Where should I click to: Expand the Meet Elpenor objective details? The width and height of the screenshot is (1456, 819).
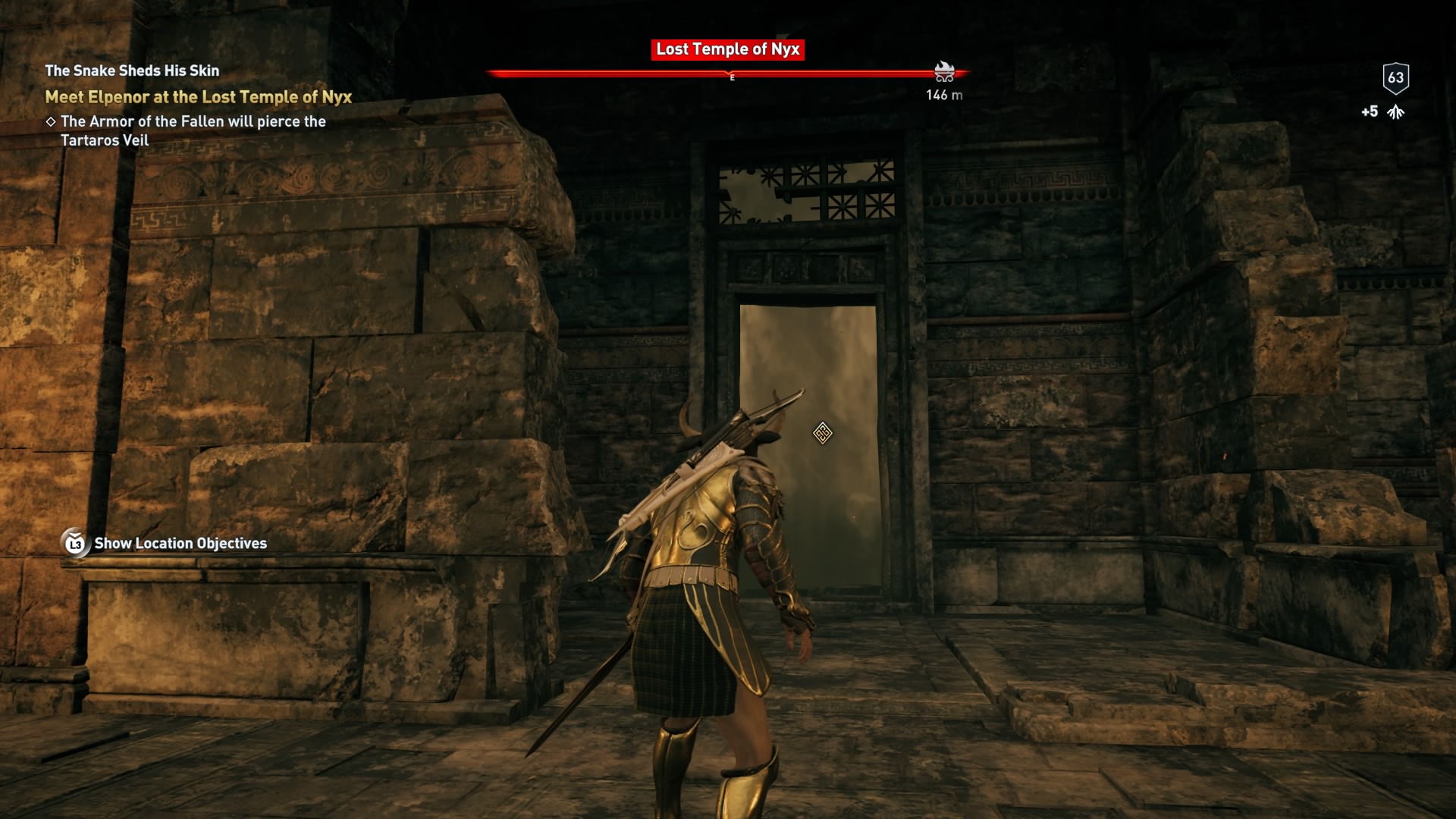pyautogui.click(x=199, y=96)
